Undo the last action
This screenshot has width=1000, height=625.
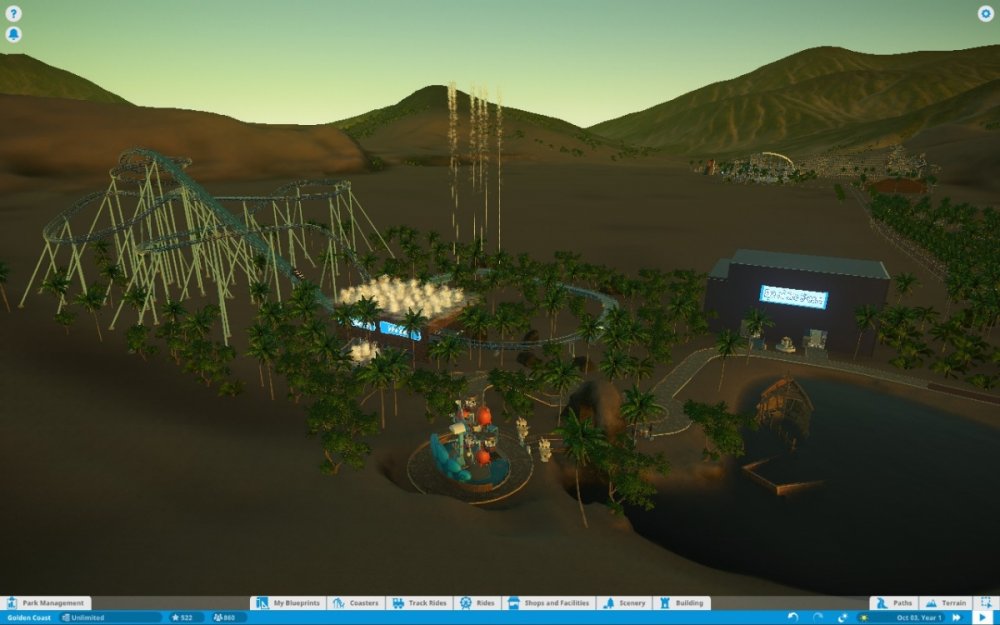pyautogui.click(x=794, y=617)
